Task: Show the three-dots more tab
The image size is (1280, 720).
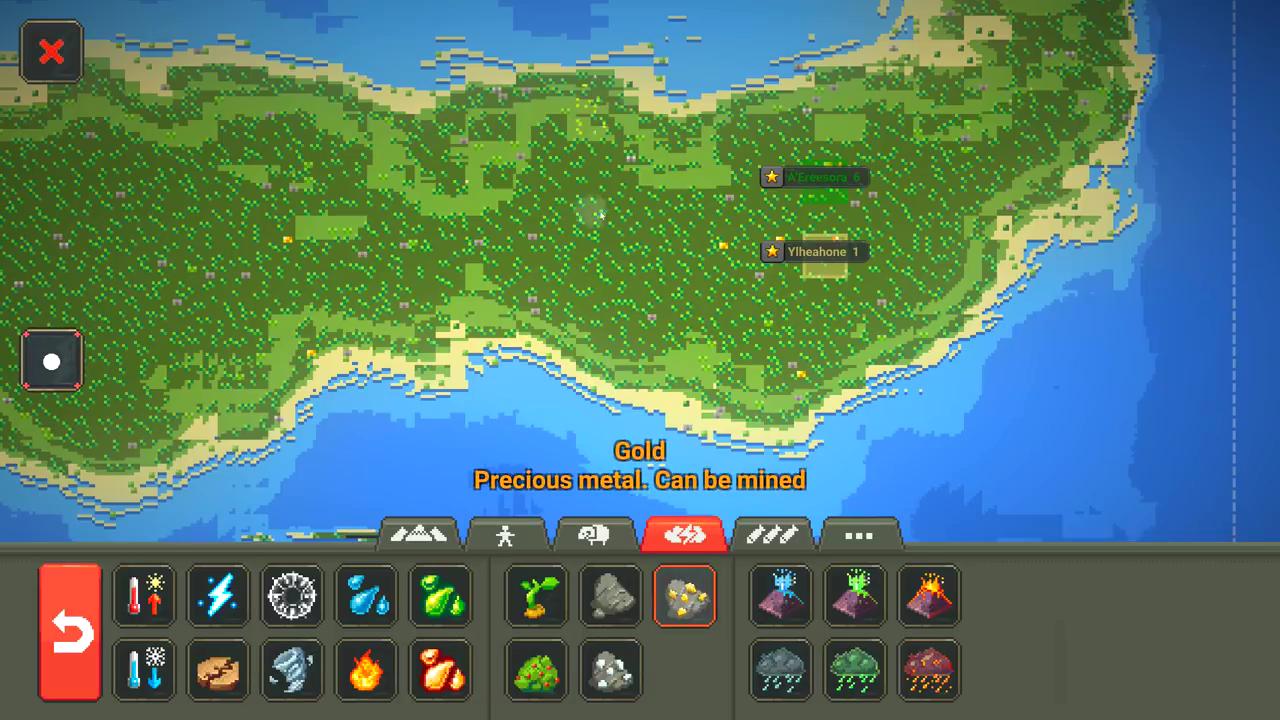Action: 859,535
